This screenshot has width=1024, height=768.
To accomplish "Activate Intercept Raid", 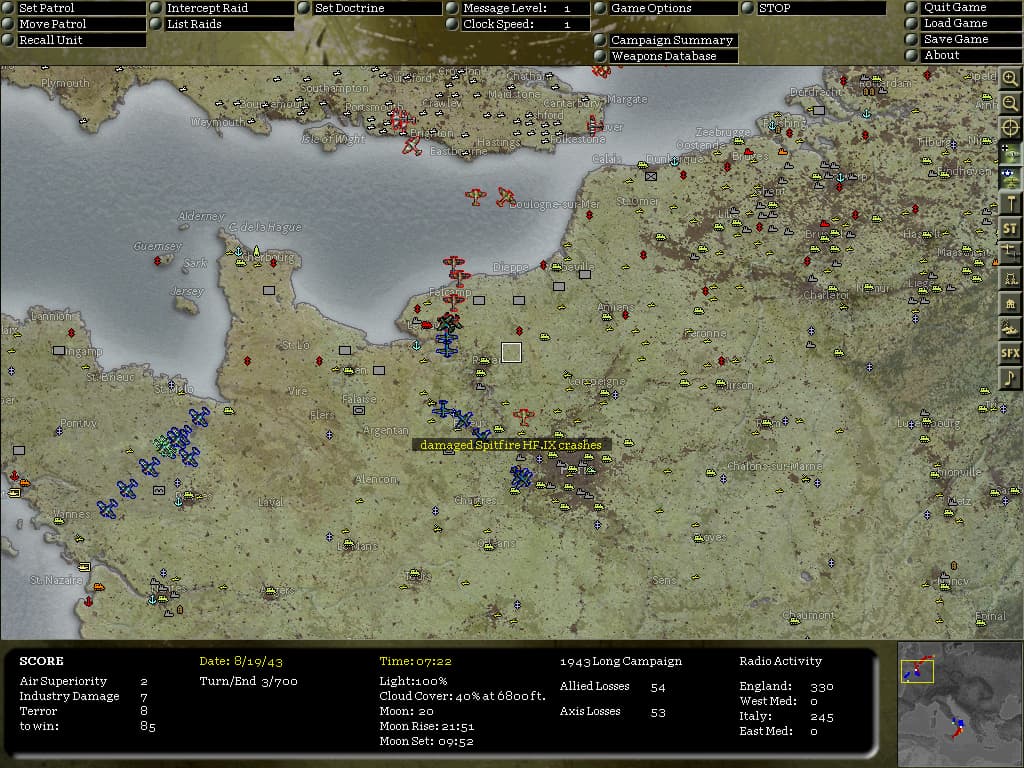I will (x=228, y=8).
